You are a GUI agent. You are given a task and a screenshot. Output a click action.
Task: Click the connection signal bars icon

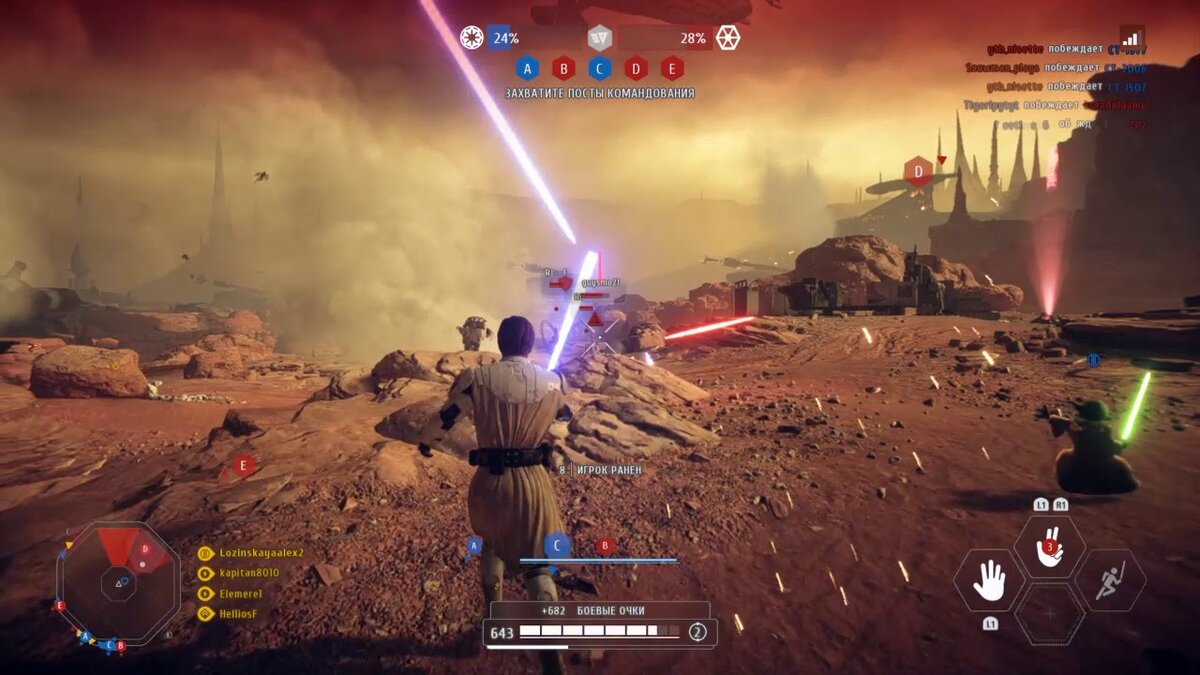coord(1131,39)
